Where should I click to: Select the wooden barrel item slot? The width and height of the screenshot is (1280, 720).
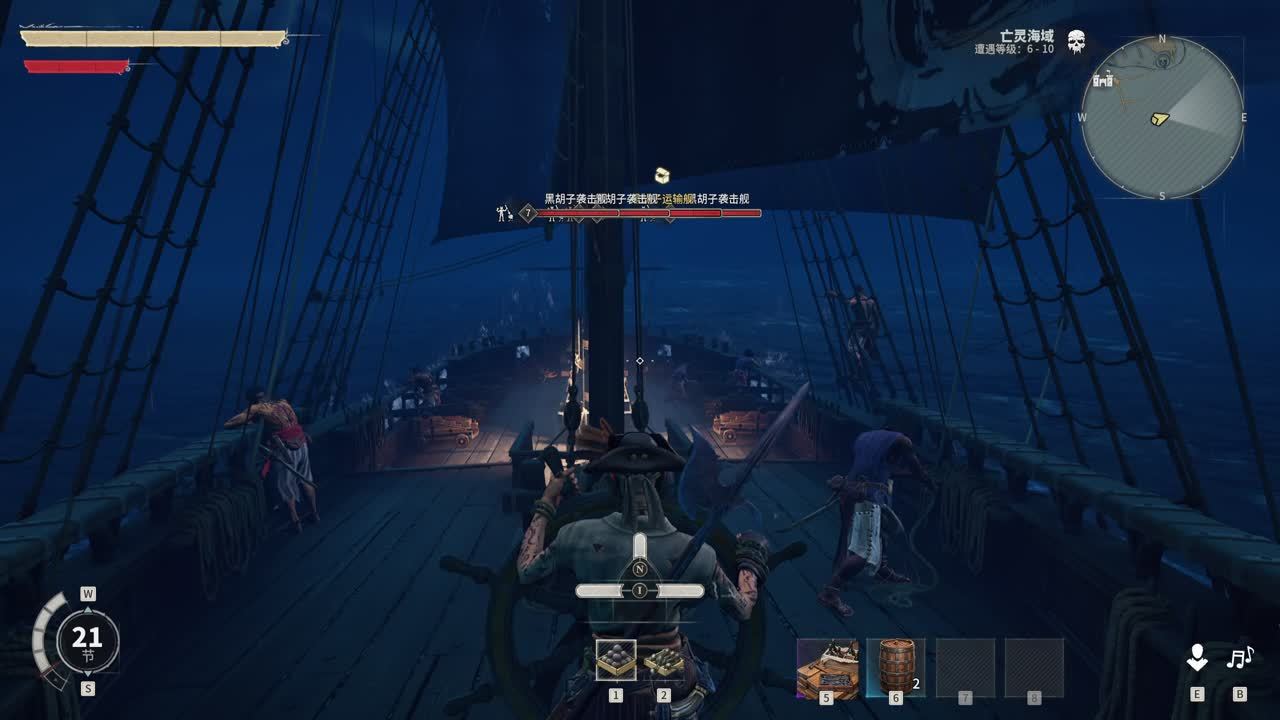(895, 667)
